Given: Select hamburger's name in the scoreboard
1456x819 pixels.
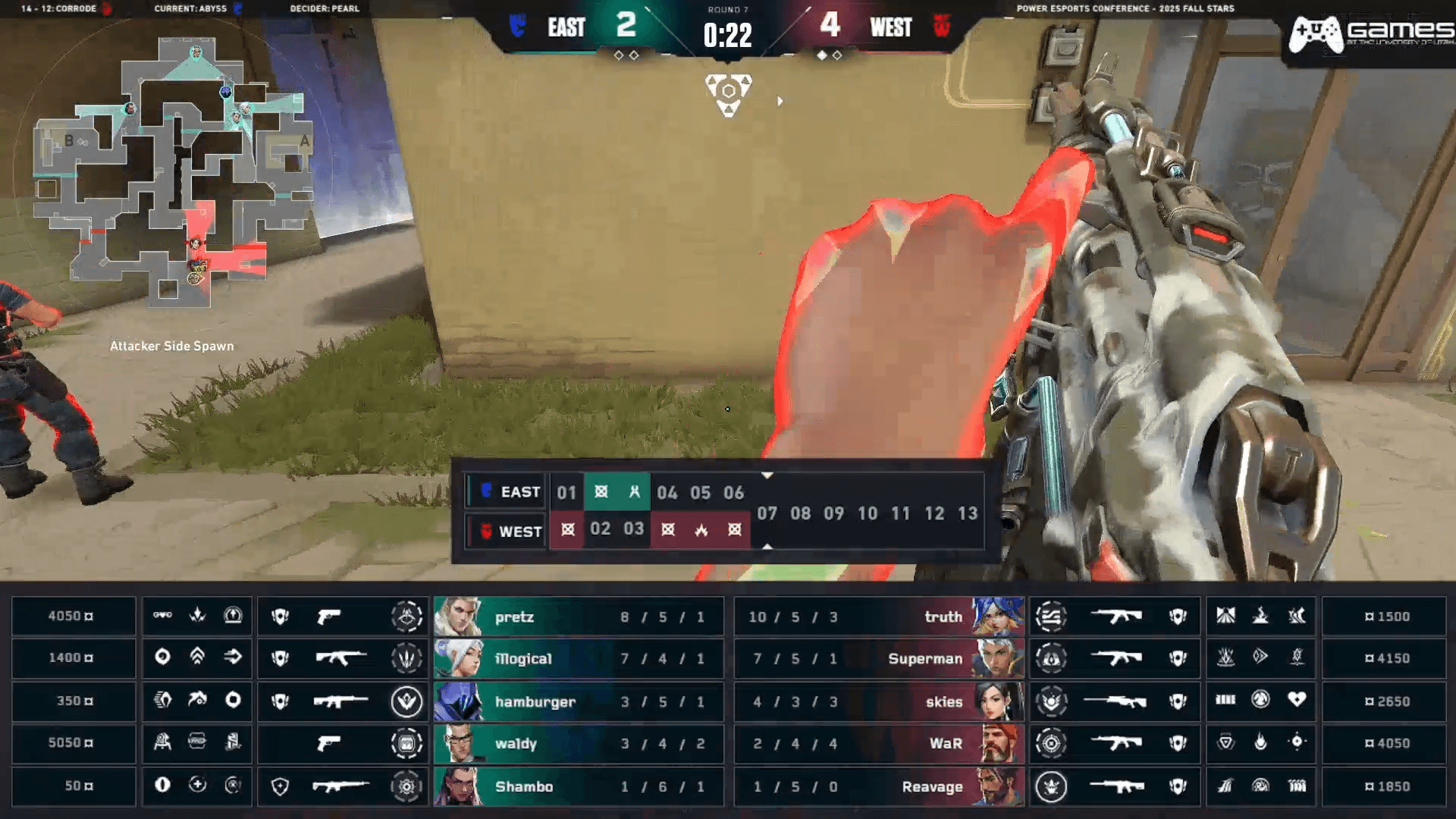Looking at the screenshot, I should coord(535,701).
